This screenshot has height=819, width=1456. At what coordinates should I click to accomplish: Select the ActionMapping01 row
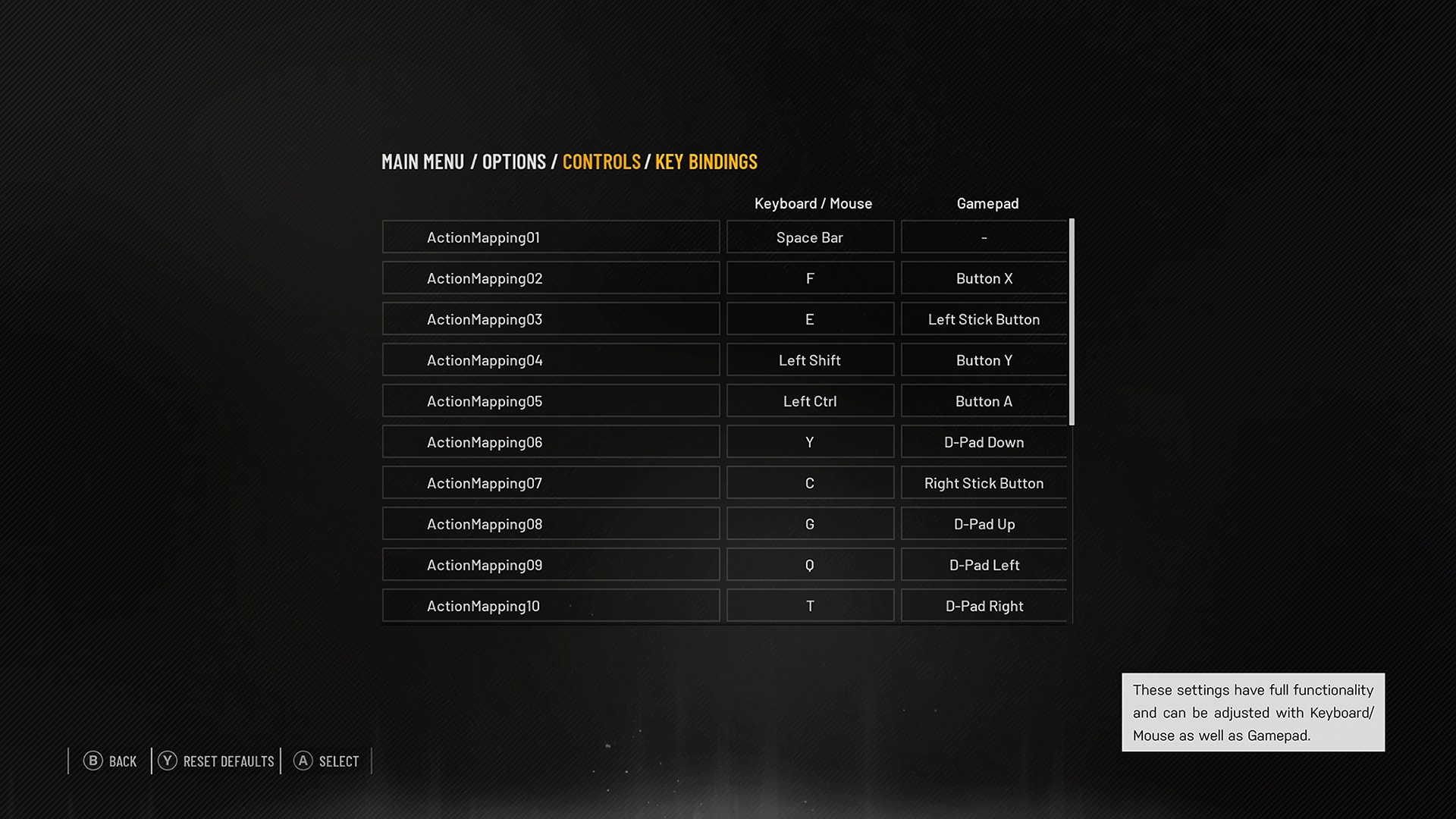[x=551, y=237]
